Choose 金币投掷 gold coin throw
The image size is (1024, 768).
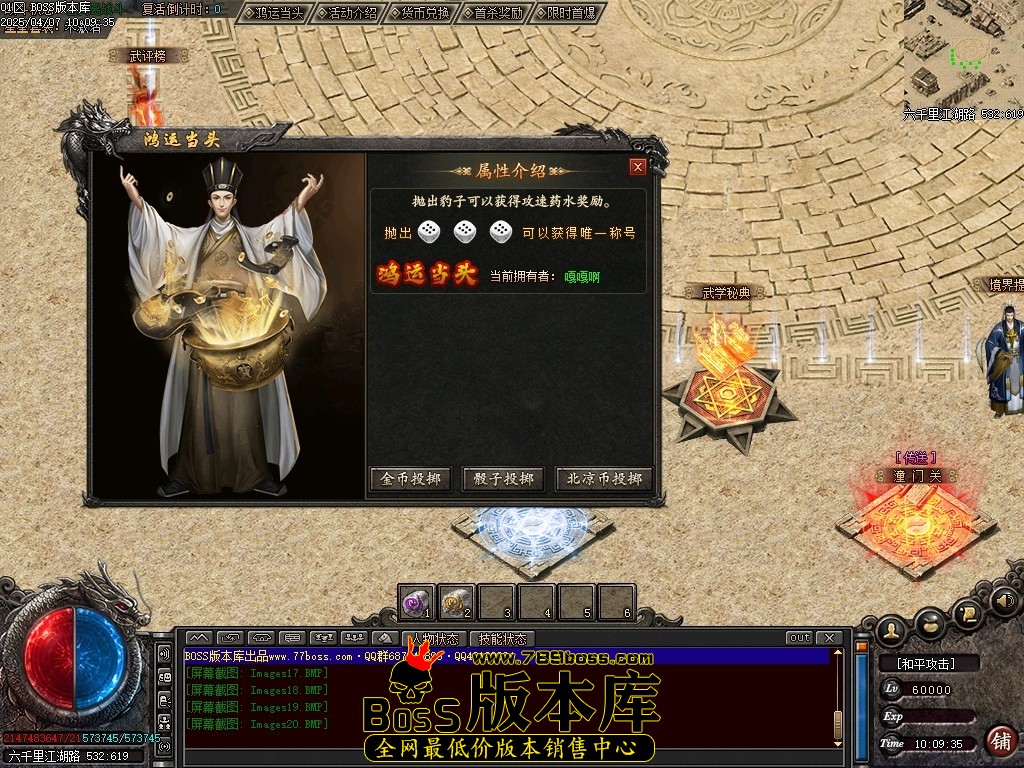coord(411,479)
